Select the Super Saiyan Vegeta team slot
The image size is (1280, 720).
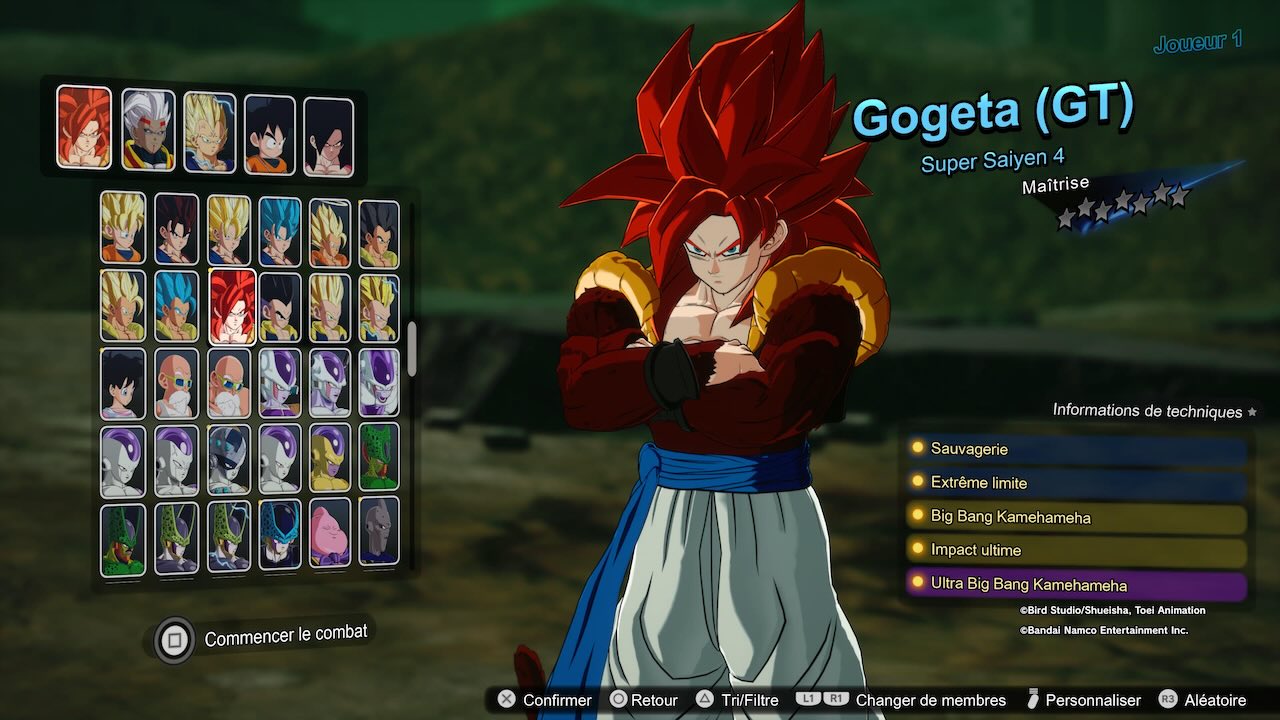tap(210, 132)
